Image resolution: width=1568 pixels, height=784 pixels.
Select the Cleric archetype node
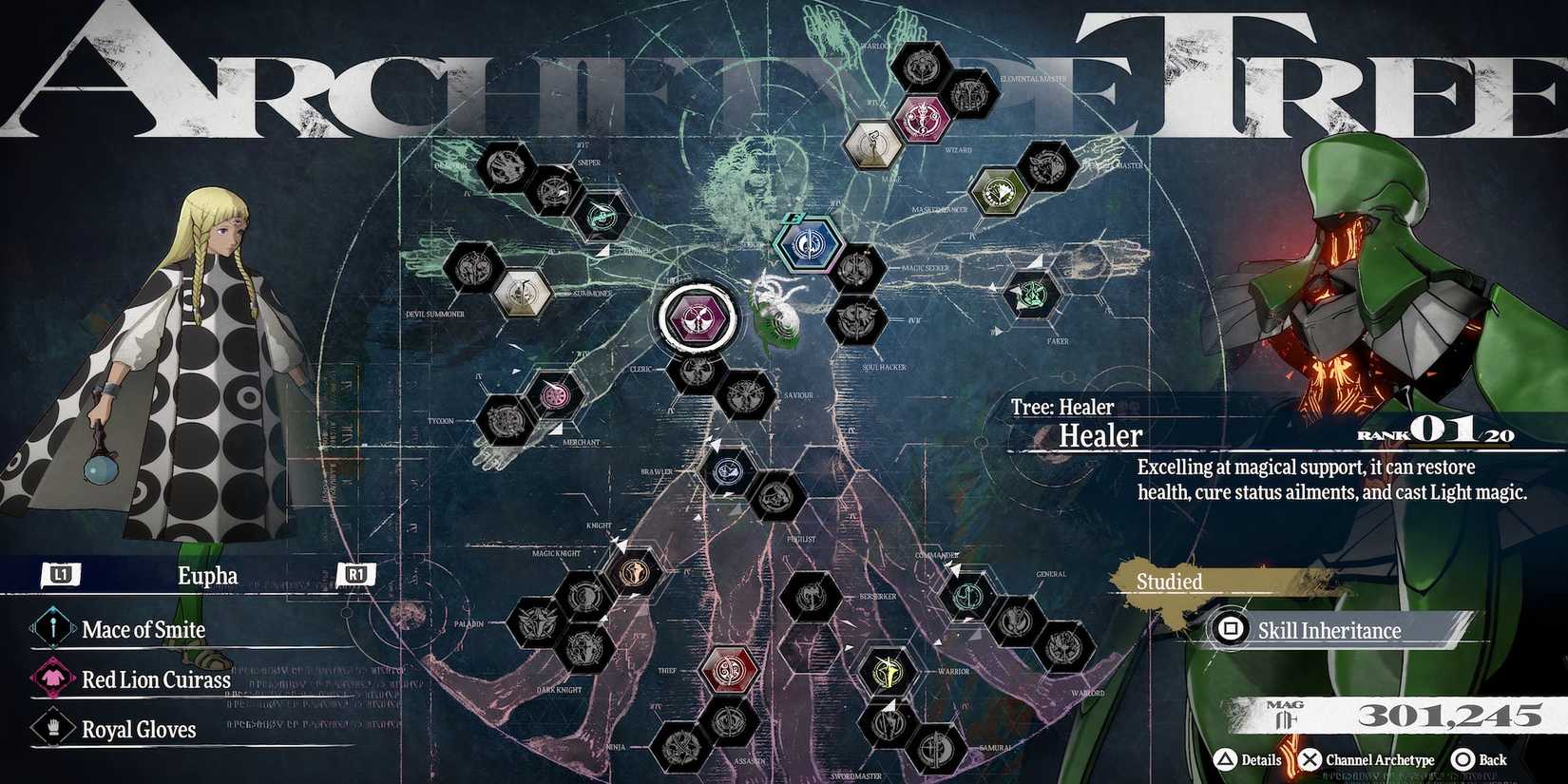[x=697, y=371]
